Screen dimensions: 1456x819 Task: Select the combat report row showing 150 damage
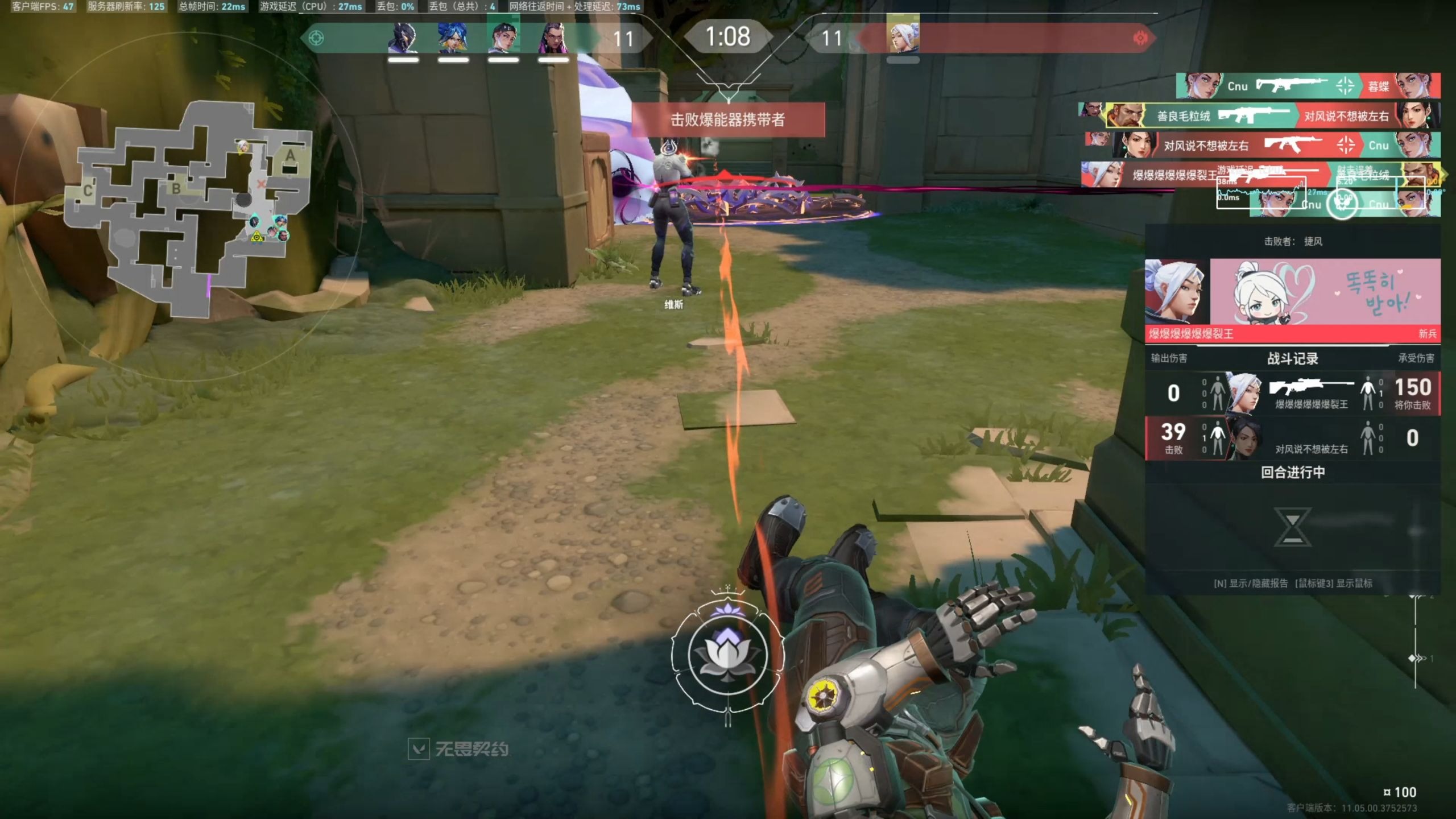click(1292, 394)
